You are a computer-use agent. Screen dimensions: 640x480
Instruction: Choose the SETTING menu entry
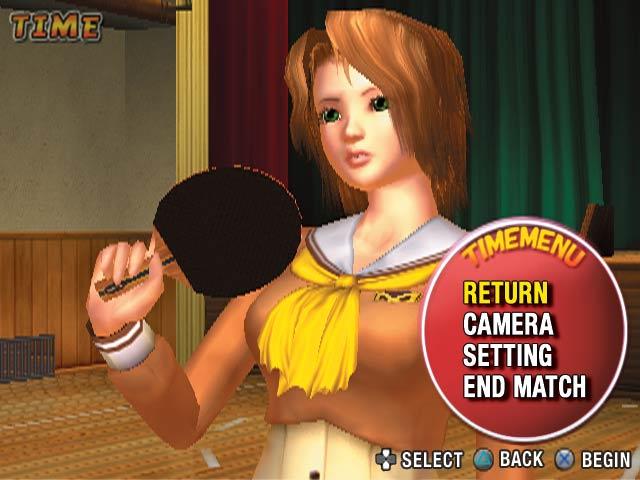pos(507,355)
